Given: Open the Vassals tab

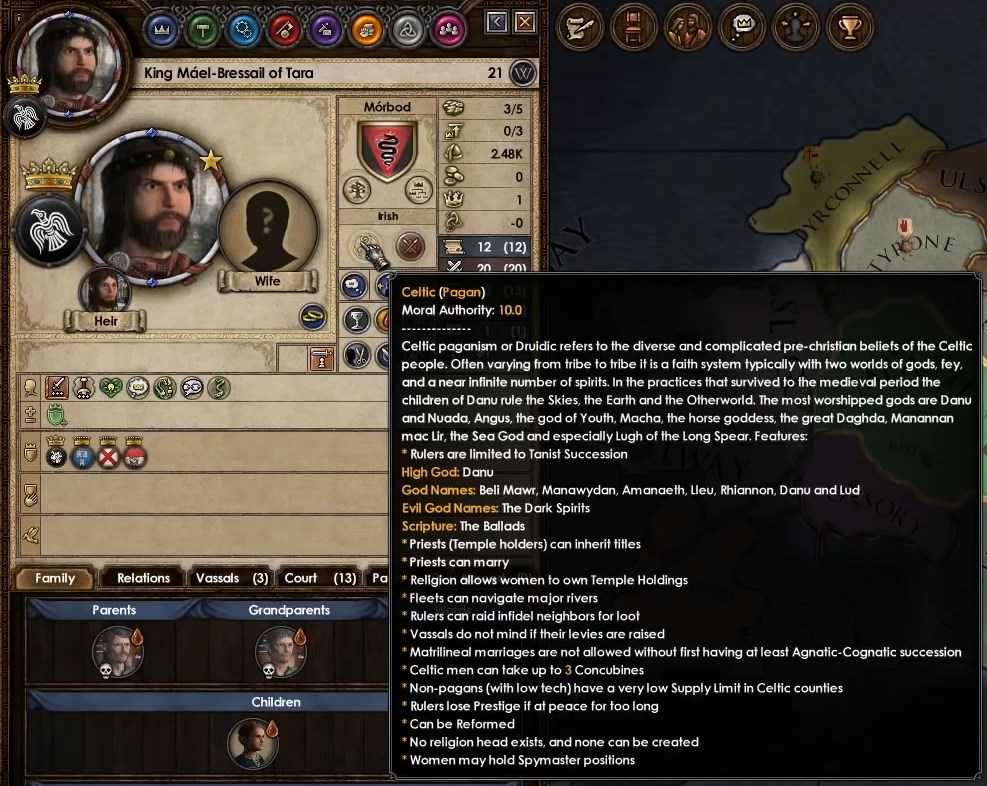Looking at the screenshot, I should coord(231,578).
